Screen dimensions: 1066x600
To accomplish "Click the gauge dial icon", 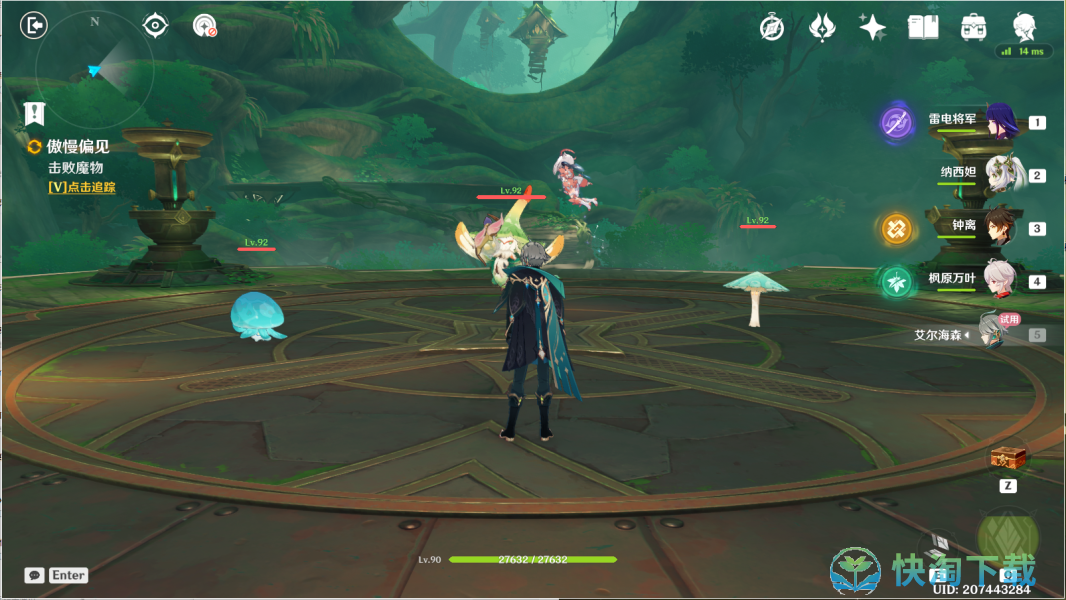I will coord(205,26).
